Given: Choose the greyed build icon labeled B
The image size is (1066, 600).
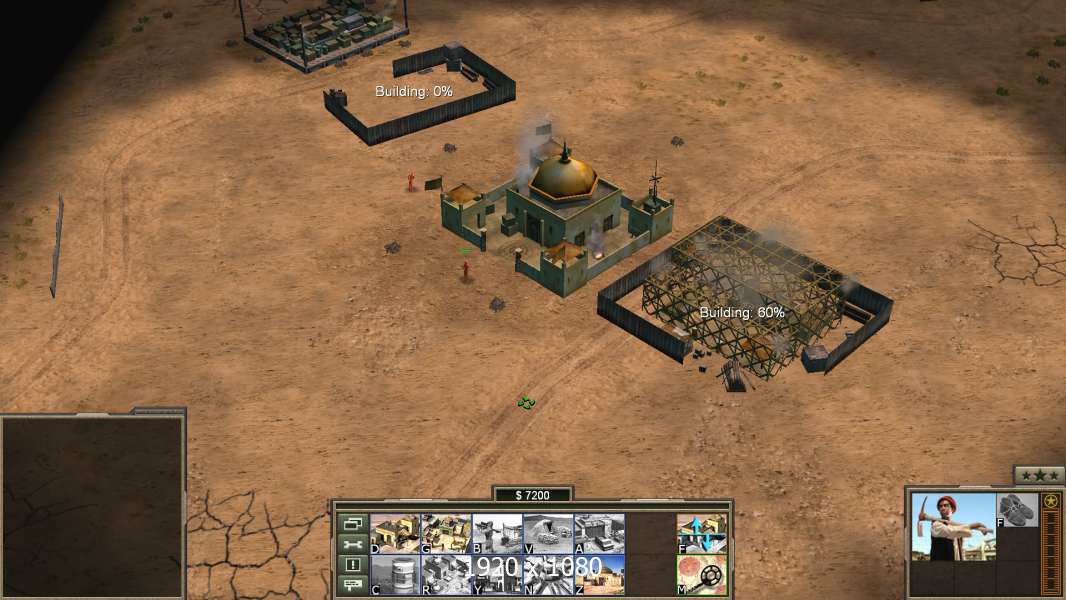Looking at the screenshot, I should pyautogui.click(x=497, y=533).
